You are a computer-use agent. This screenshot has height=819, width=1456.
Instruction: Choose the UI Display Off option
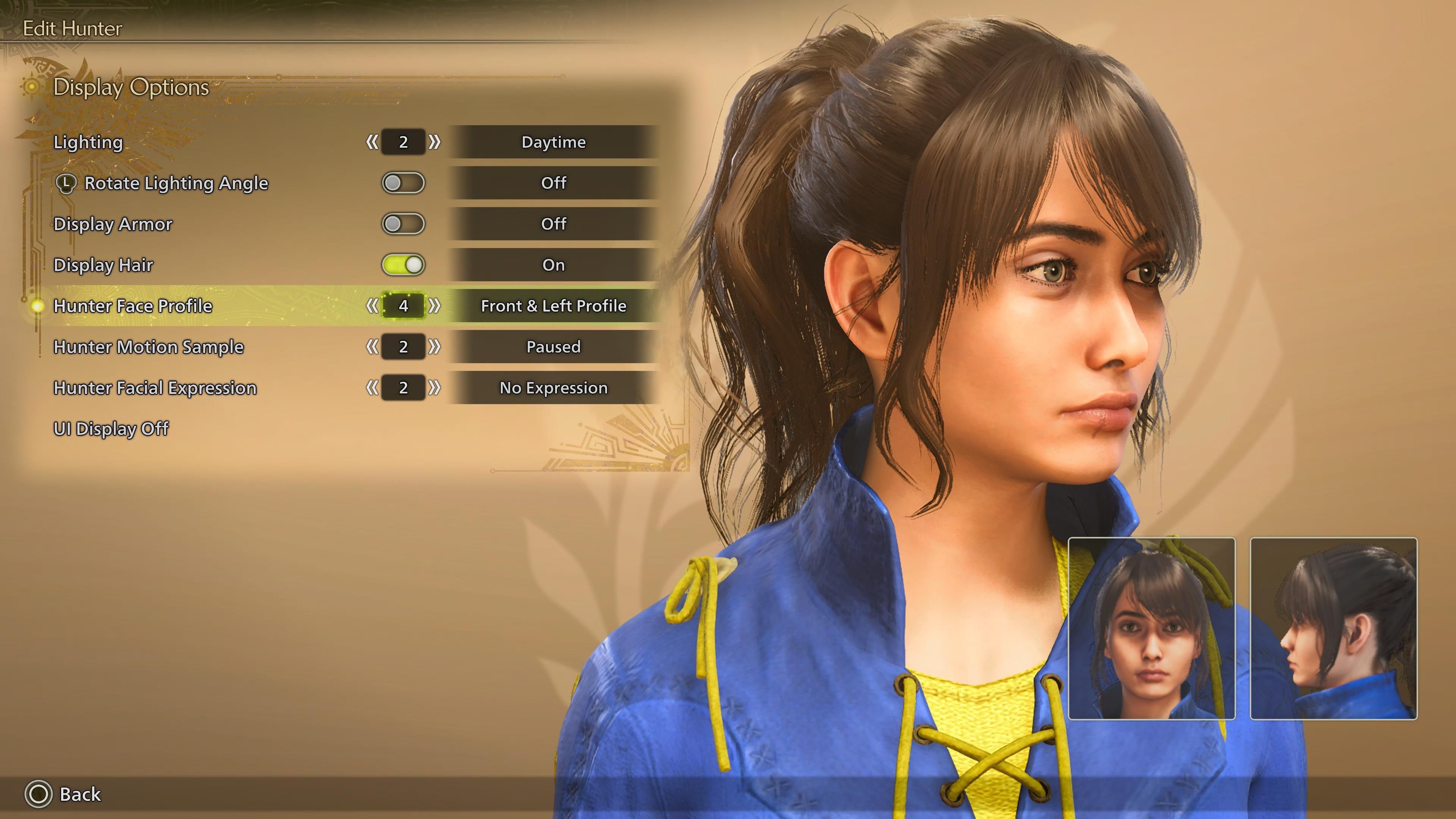click(x=111, y=428)
